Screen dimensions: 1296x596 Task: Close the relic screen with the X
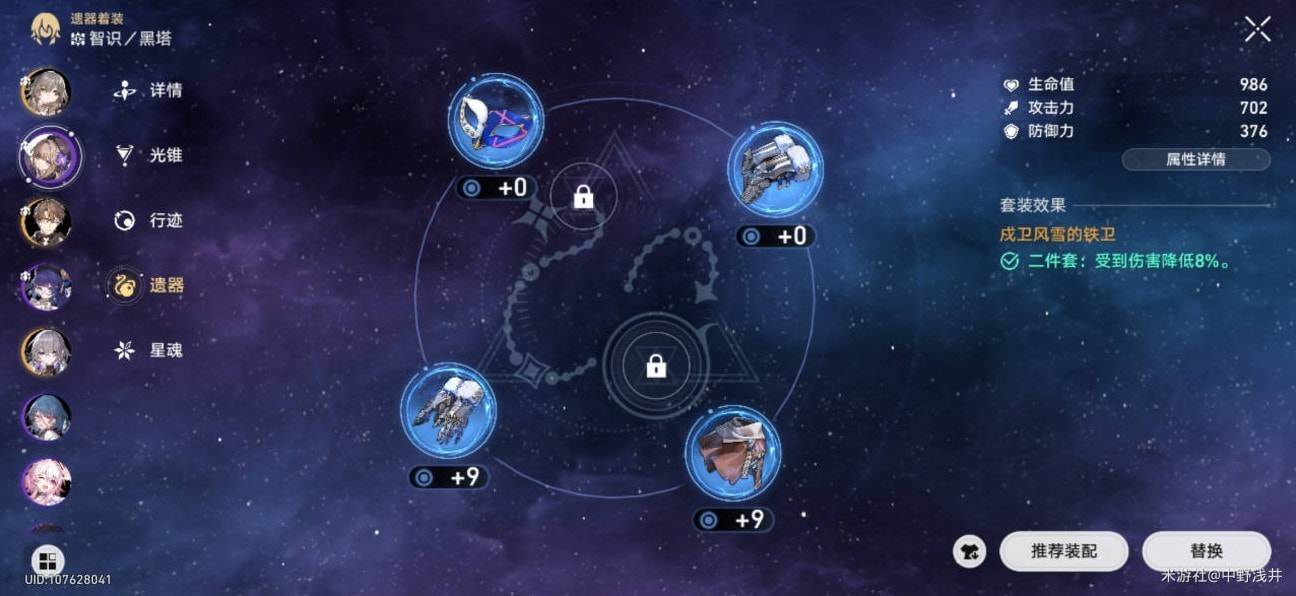tap(1257, 29)
